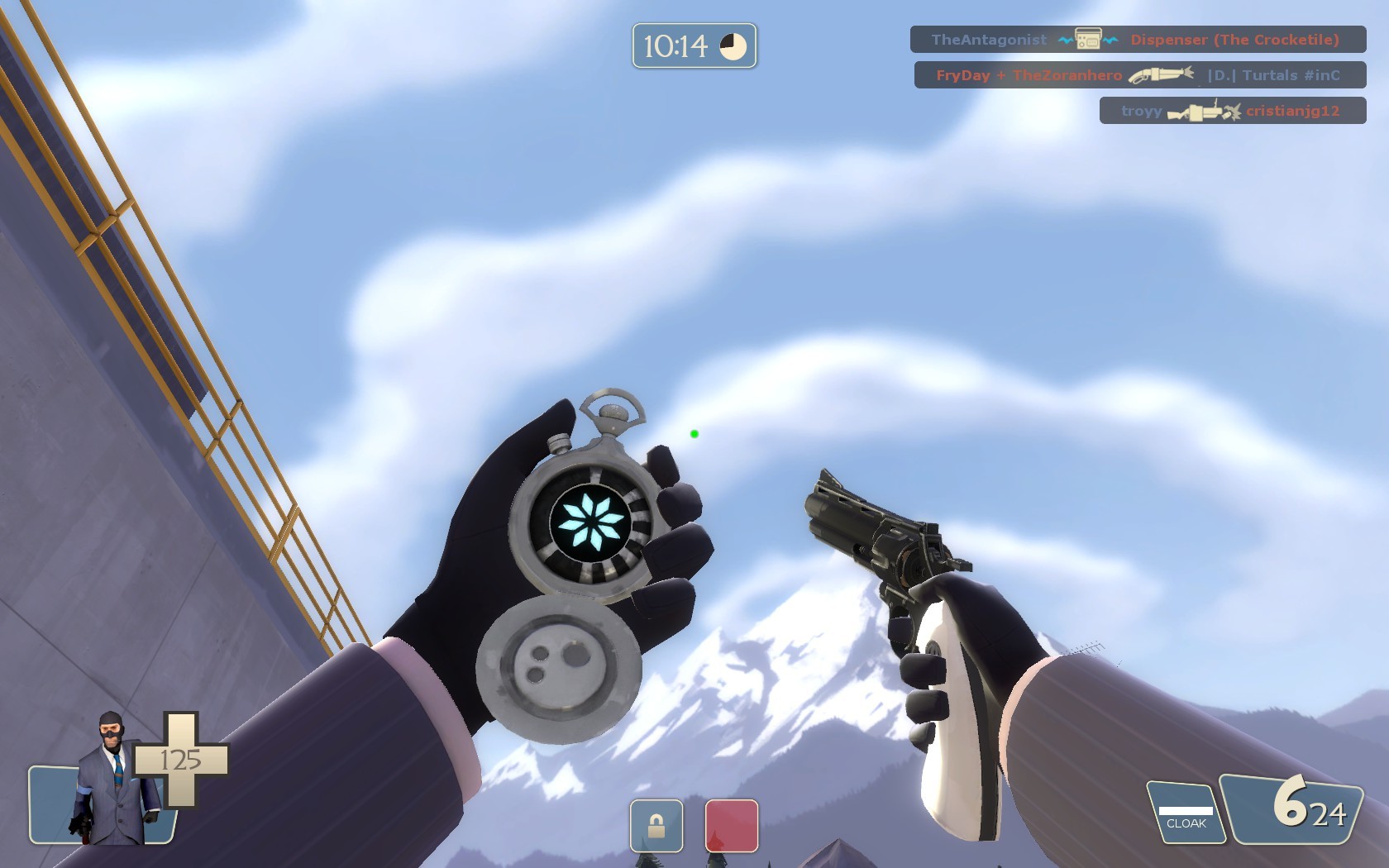Screen dimensions: 1389x868
Task: Click the cristianjg12 player name link
Action: click(1292, 110)
